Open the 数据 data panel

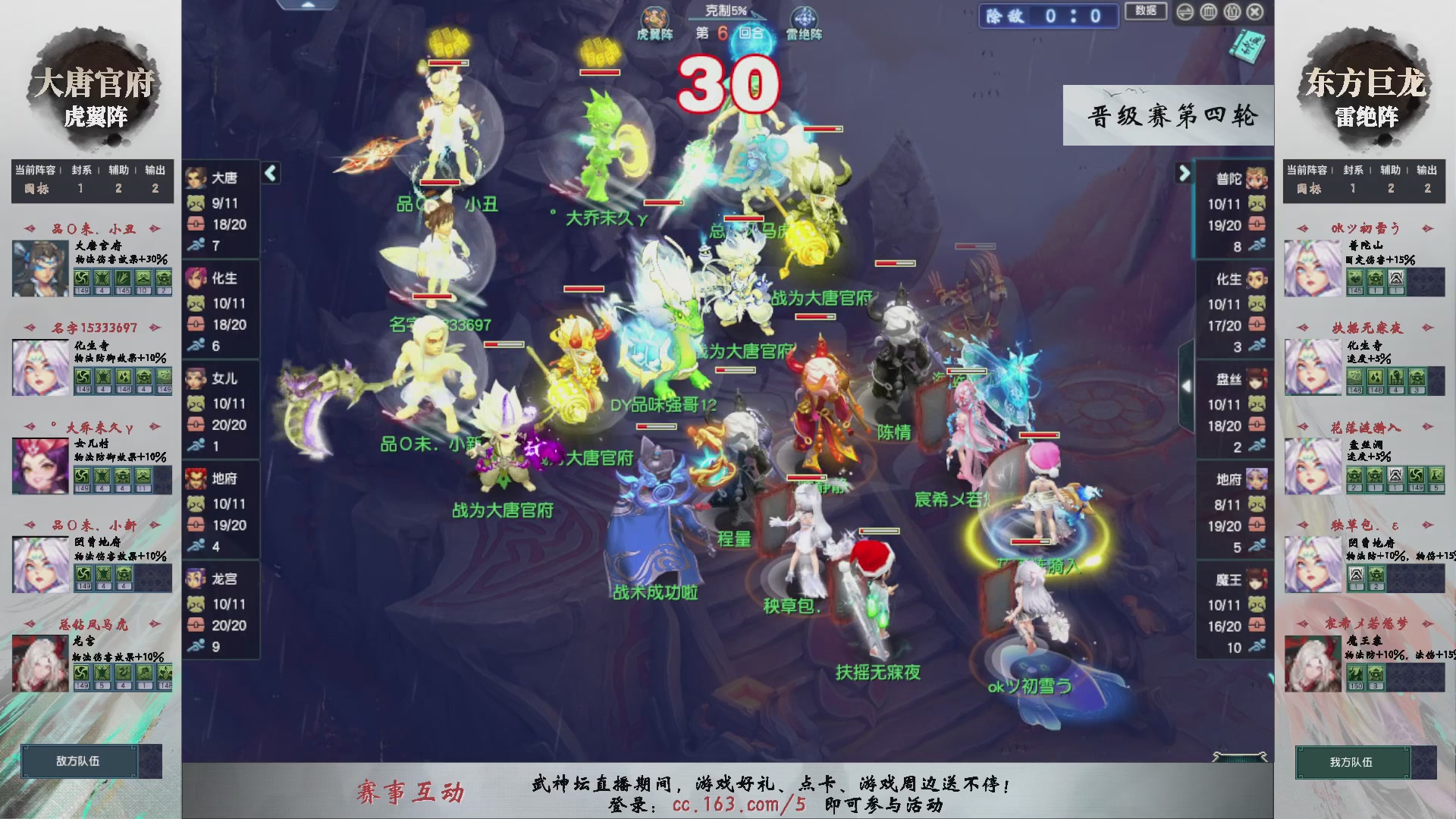tap(1146, 12)
